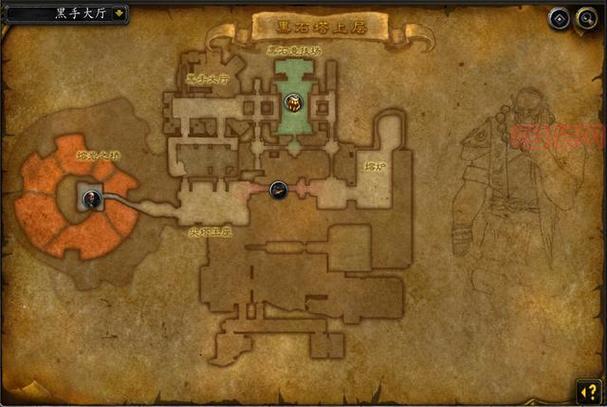Open the 黑手大厅 map level dropdown

[120, 14]
